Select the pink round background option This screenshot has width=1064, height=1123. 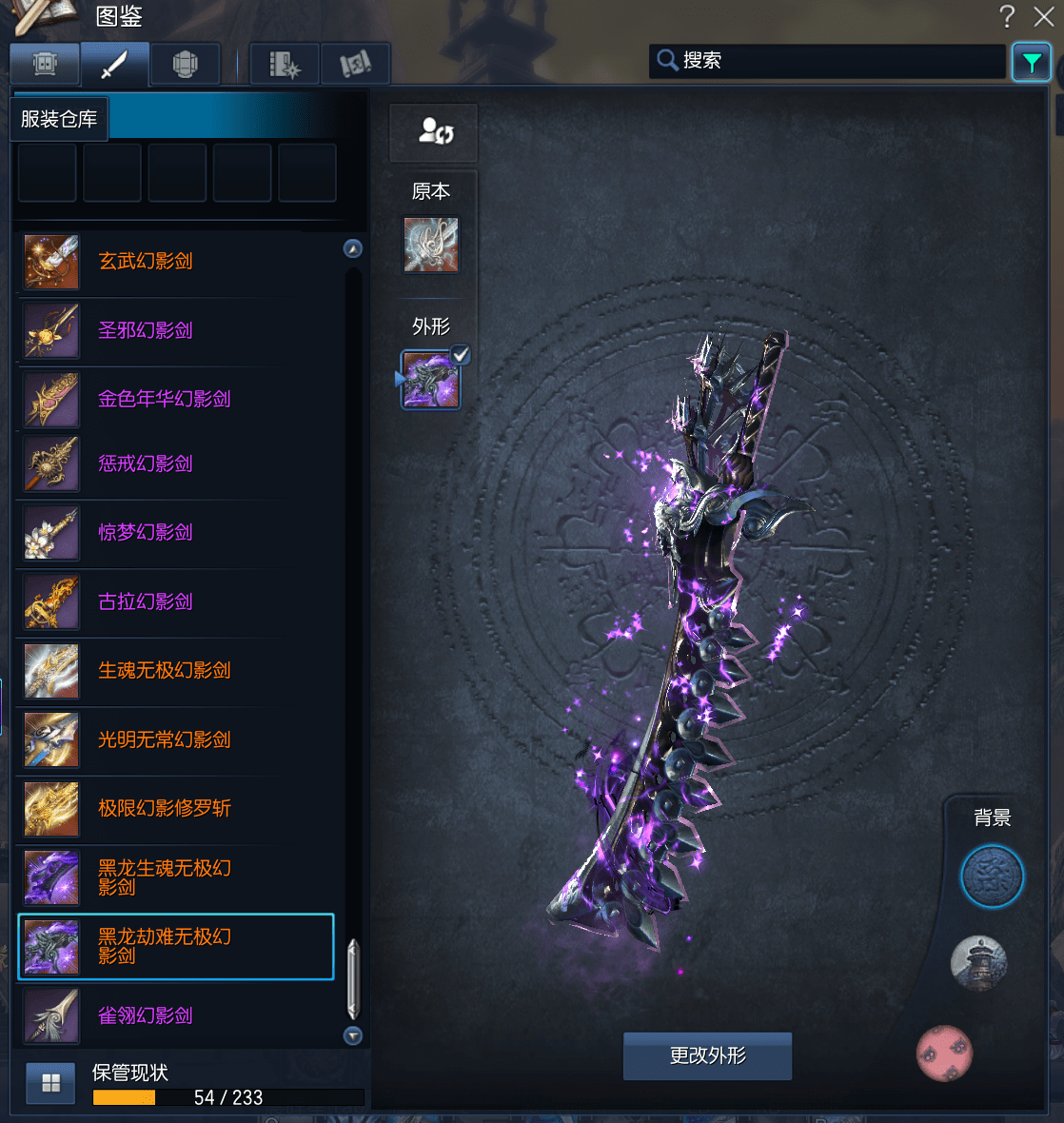click(944, 1054)
